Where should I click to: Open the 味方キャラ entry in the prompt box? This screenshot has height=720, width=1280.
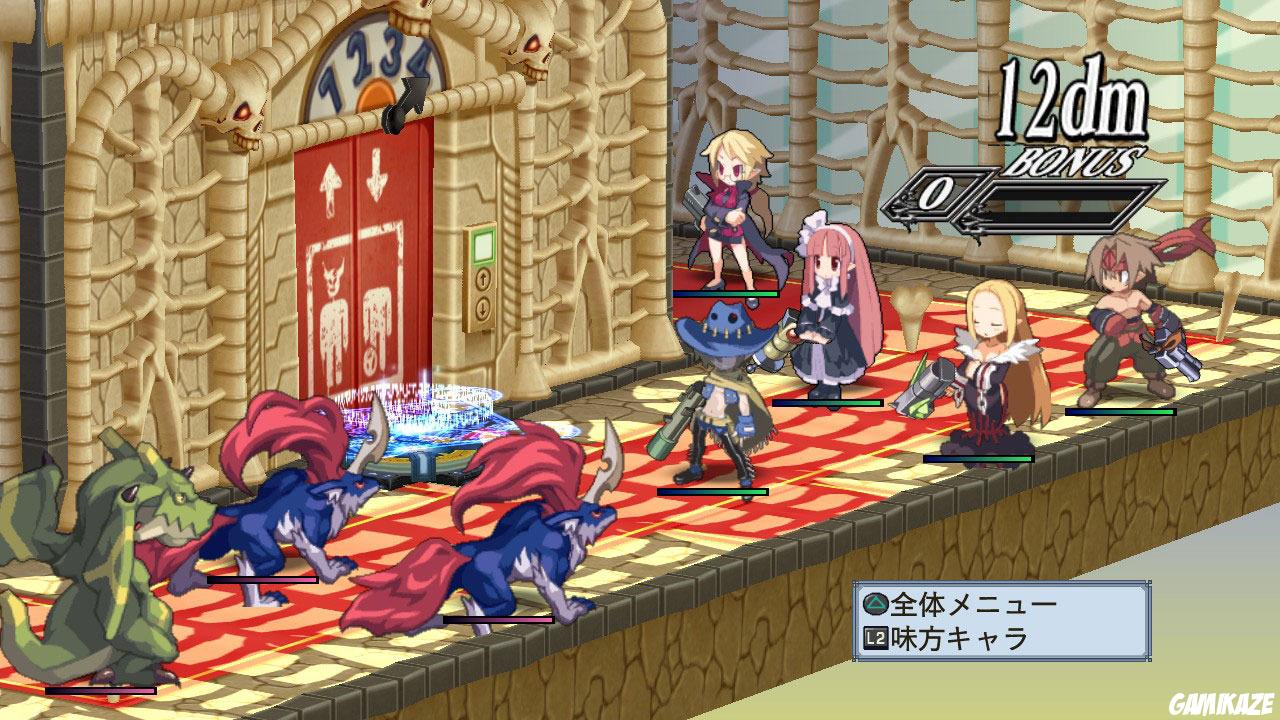point(960,637)
